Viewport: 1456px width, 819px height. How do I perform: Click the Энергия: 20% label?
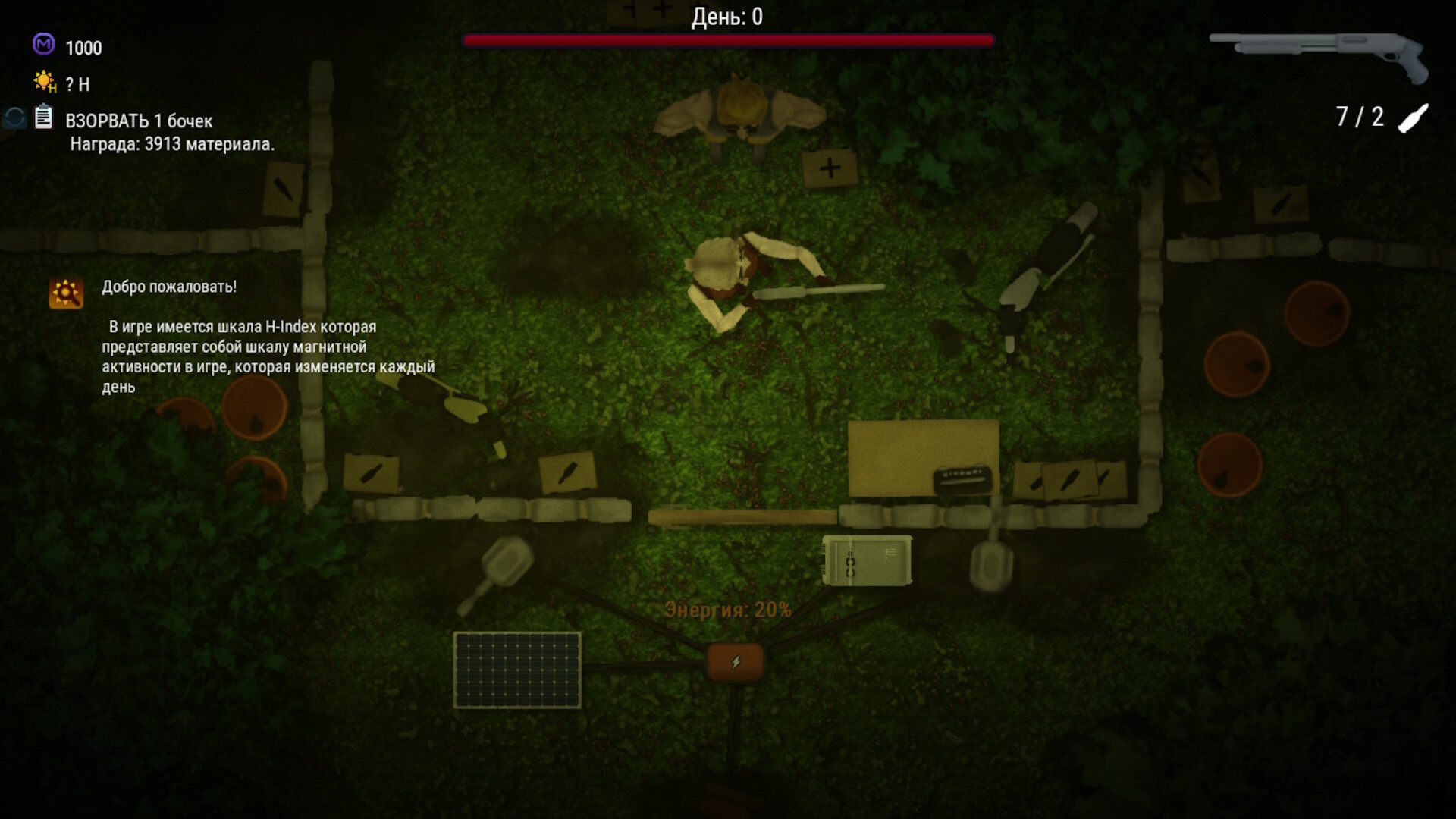[x=728, y=607]
